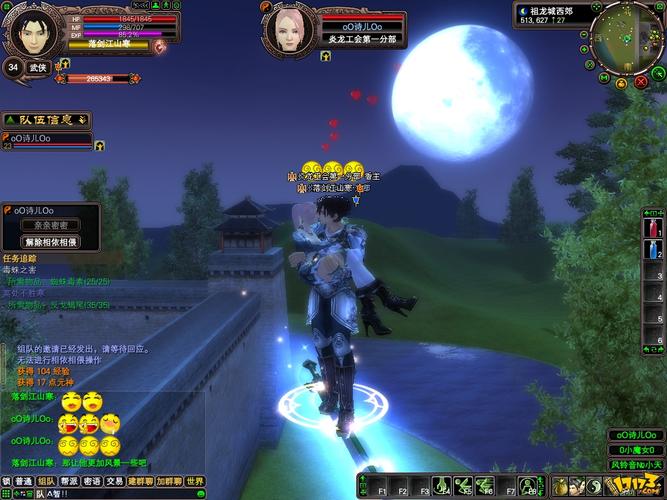Click the 解除相依相偎 button
This screenshot has width=667, height=500.
point(50,241)
